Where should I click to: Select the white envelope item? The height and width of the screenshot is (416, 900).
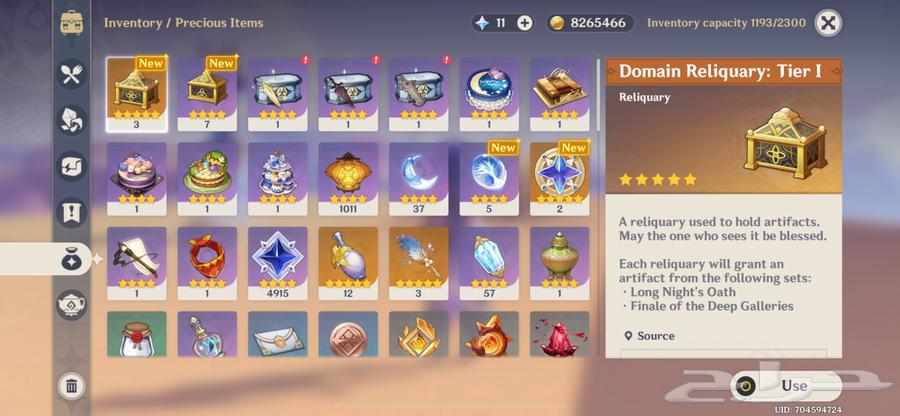click(278, 335)
